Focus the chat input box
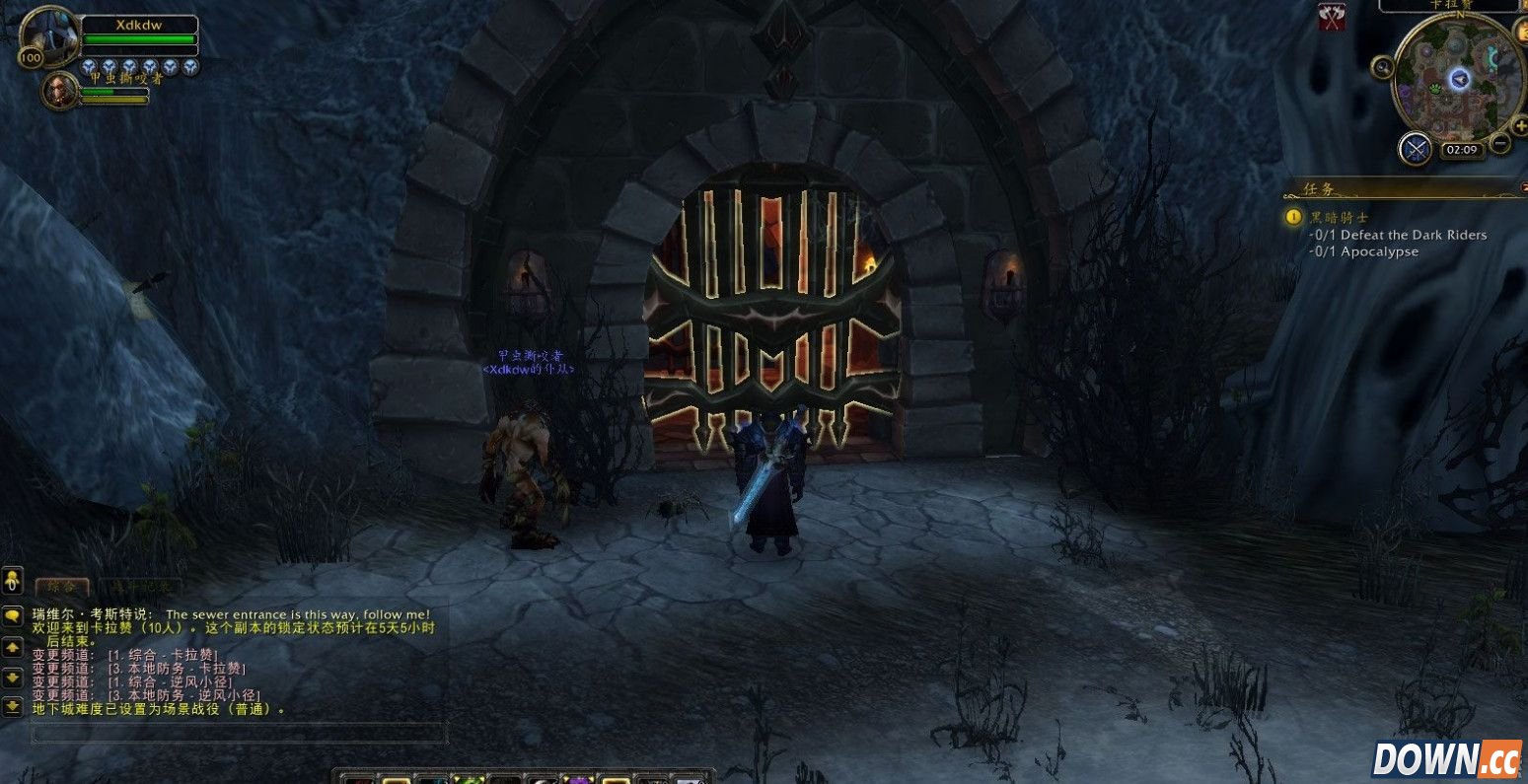This screenshot has height=784, width=1528. pyautogui.click(x=239, y=733)
